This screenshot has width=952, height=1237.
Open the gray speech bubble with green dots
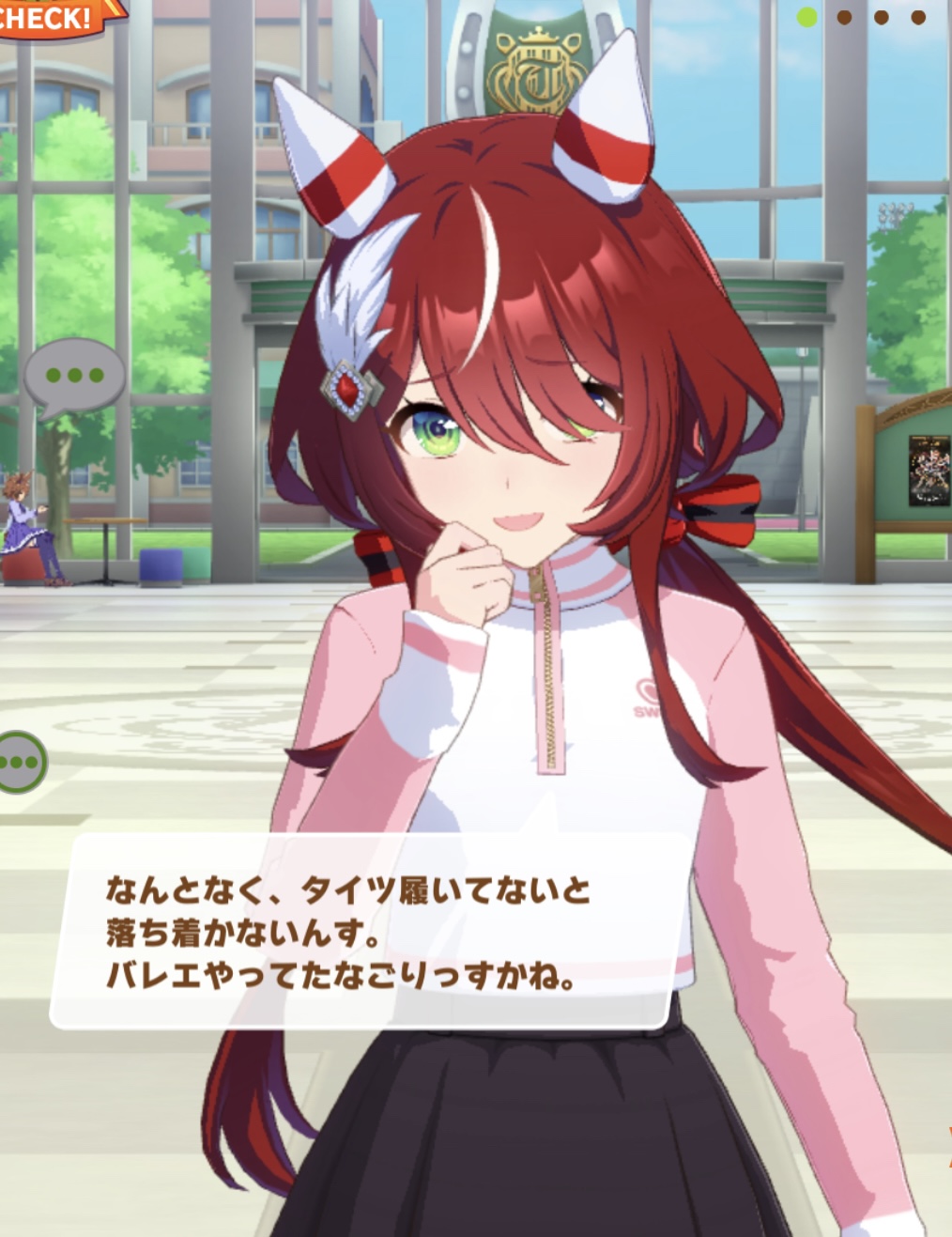[x=74, y=376]
